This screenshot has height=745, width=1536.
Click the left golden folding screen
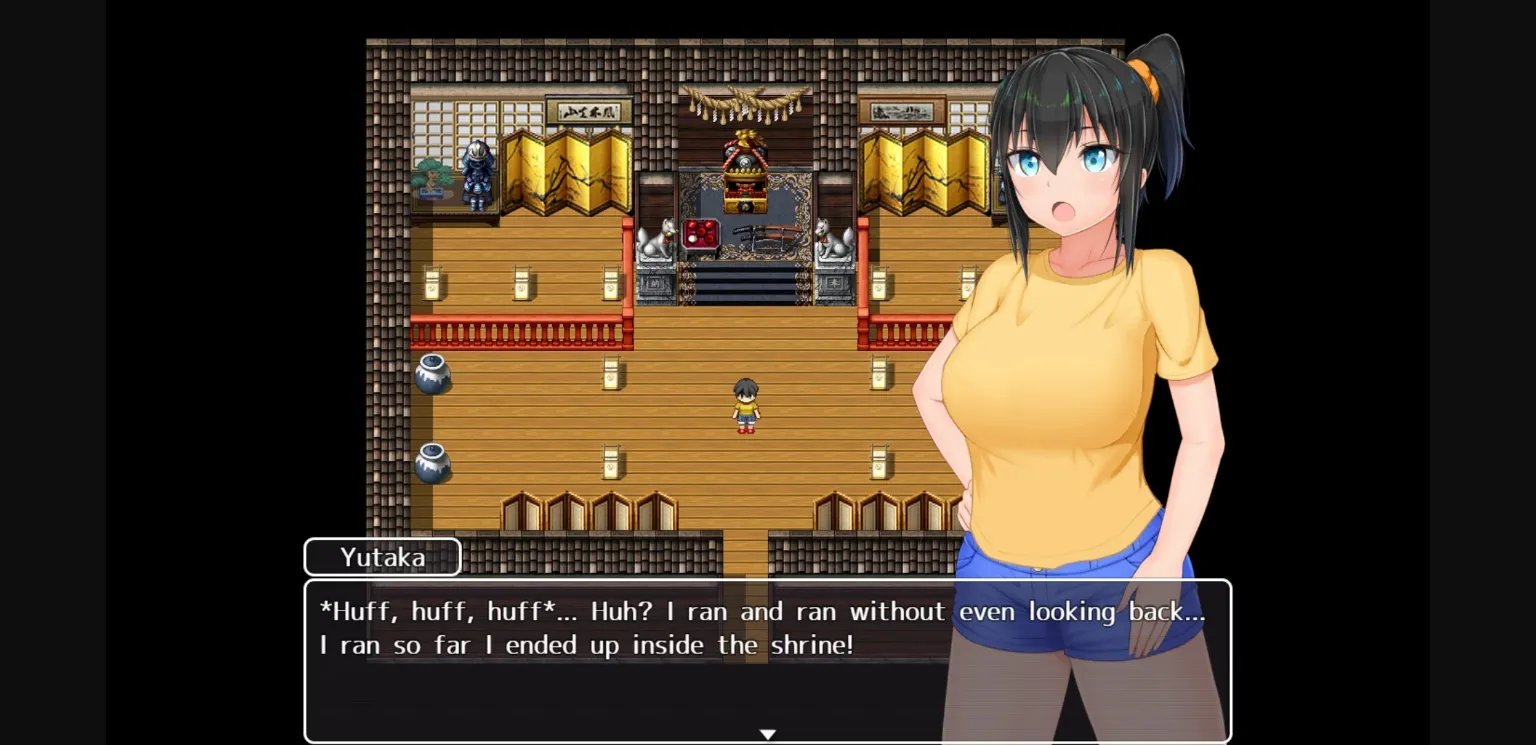tap(565, 175)
